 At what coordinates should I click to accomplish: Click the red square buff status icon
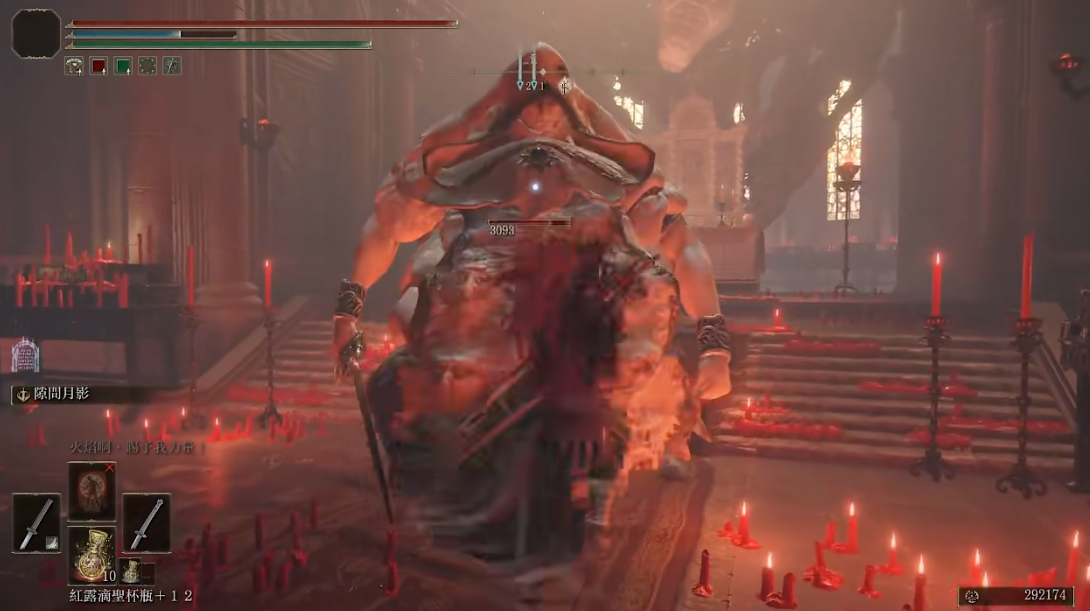pyautogui.click(x=99, y=65)
